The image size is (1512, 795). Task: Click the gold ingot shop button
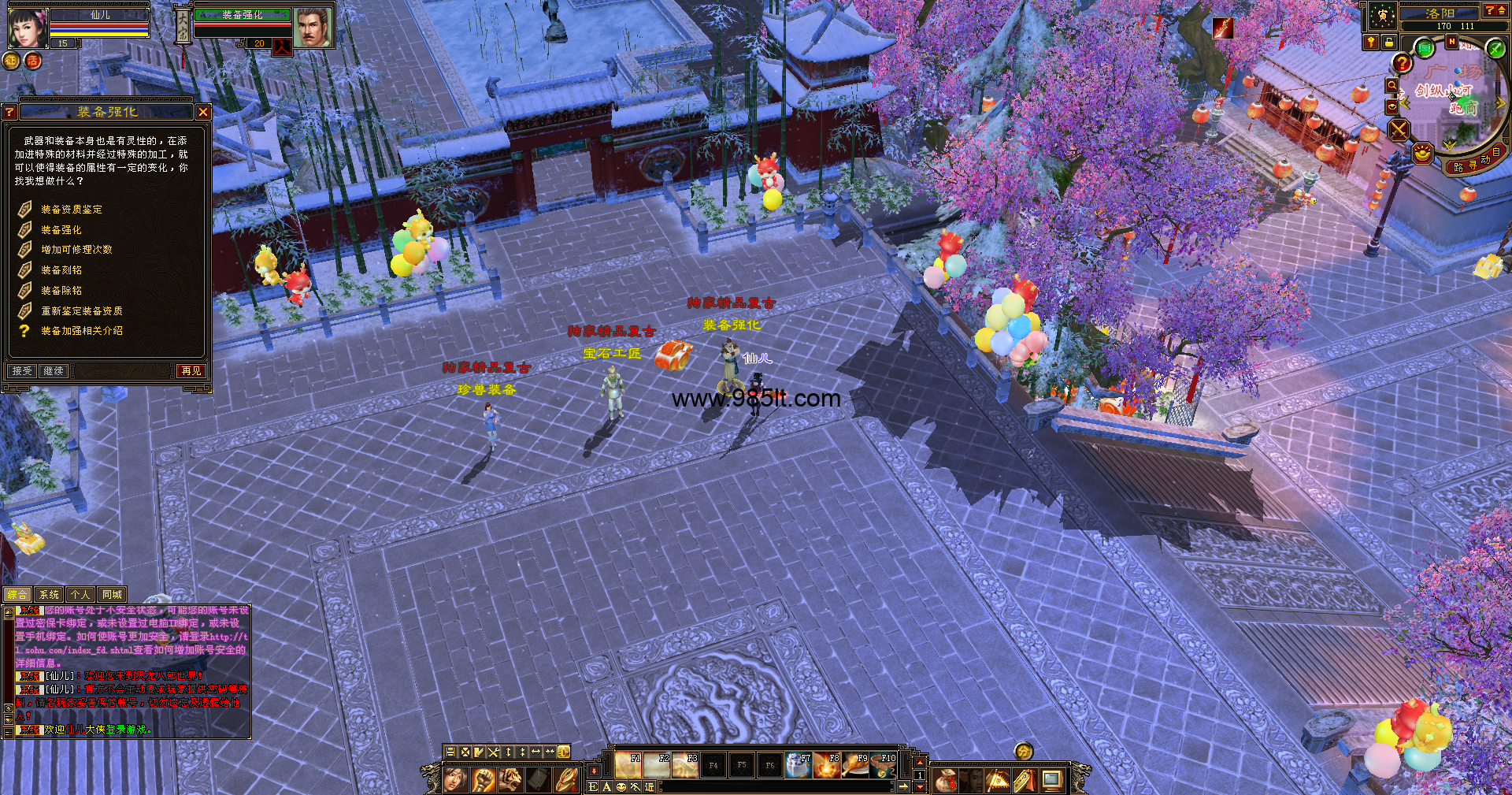1421,153
